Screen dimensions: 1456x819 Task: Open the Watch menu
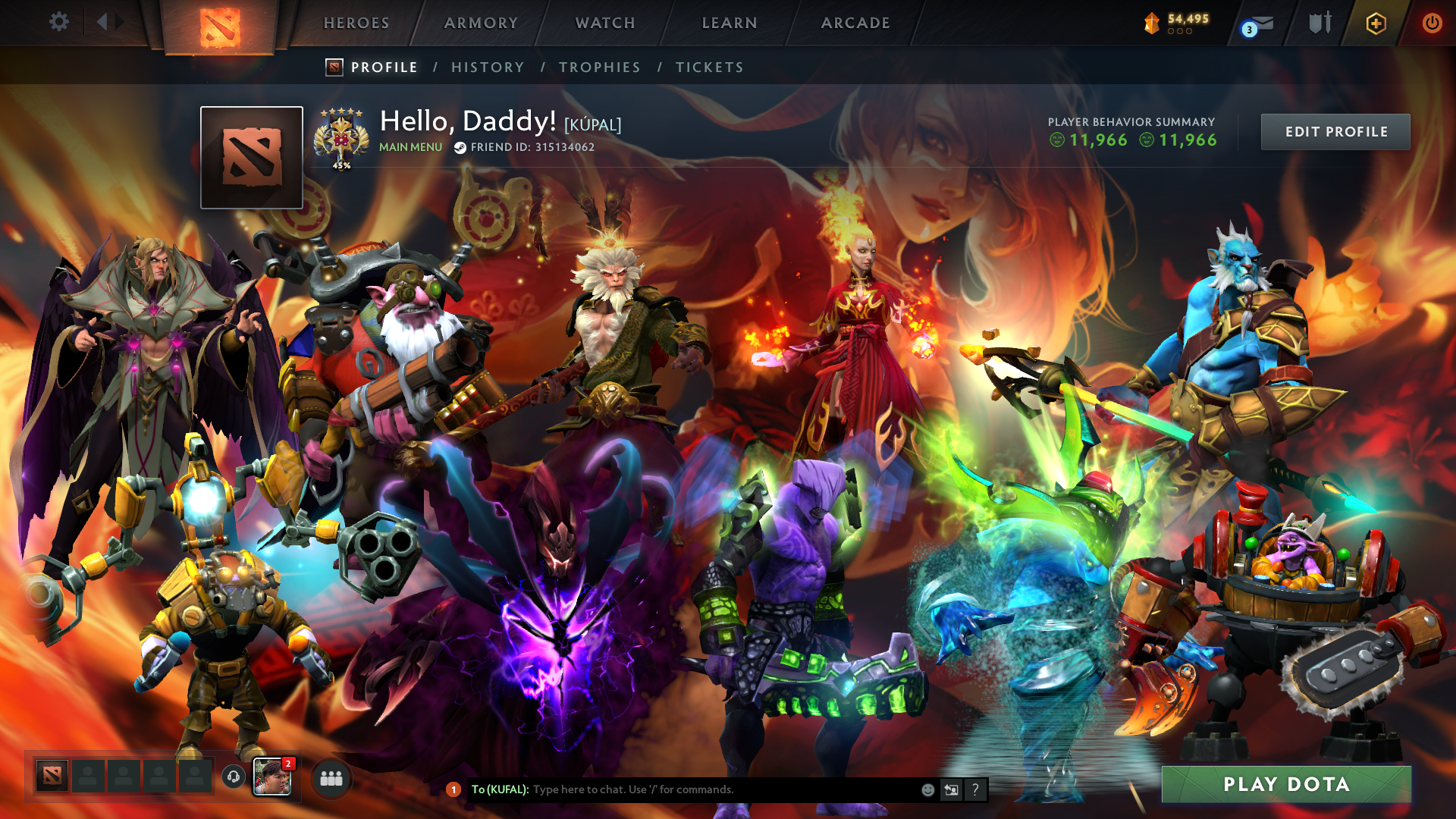click(x=603, y=23)
